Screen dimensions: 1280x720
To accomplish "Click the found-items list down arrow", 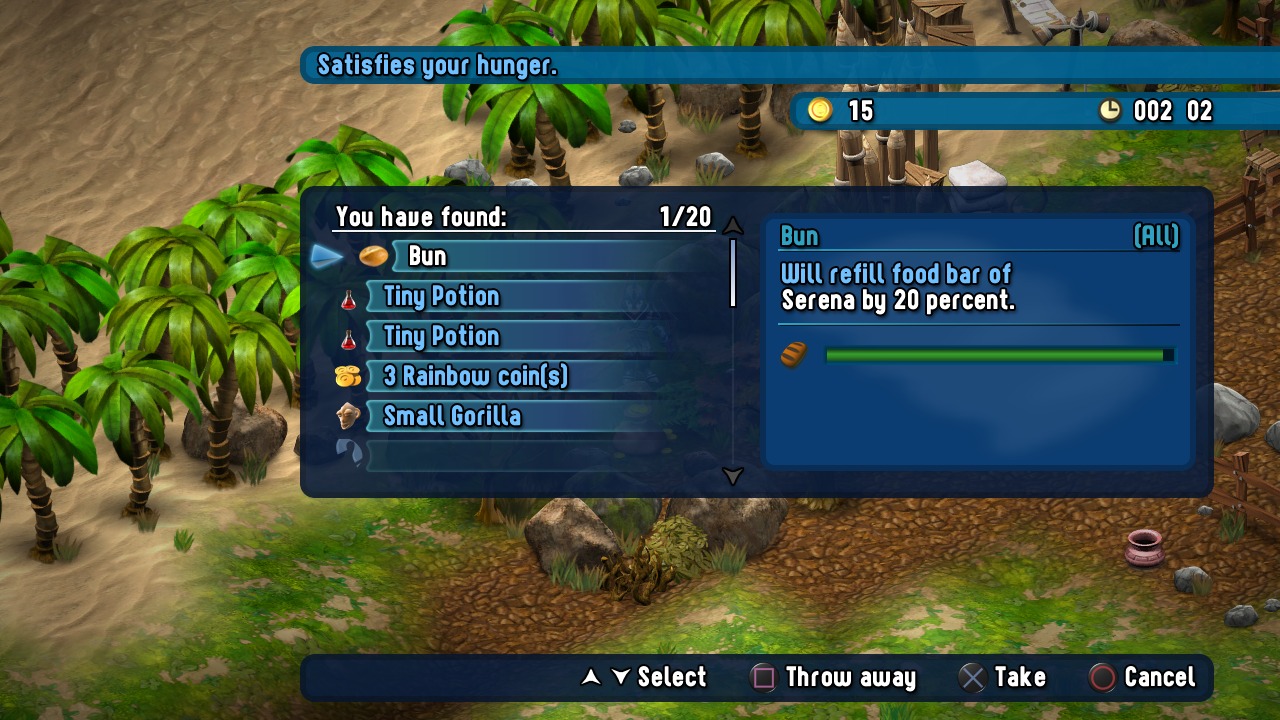I will click(x=733, y=476).
